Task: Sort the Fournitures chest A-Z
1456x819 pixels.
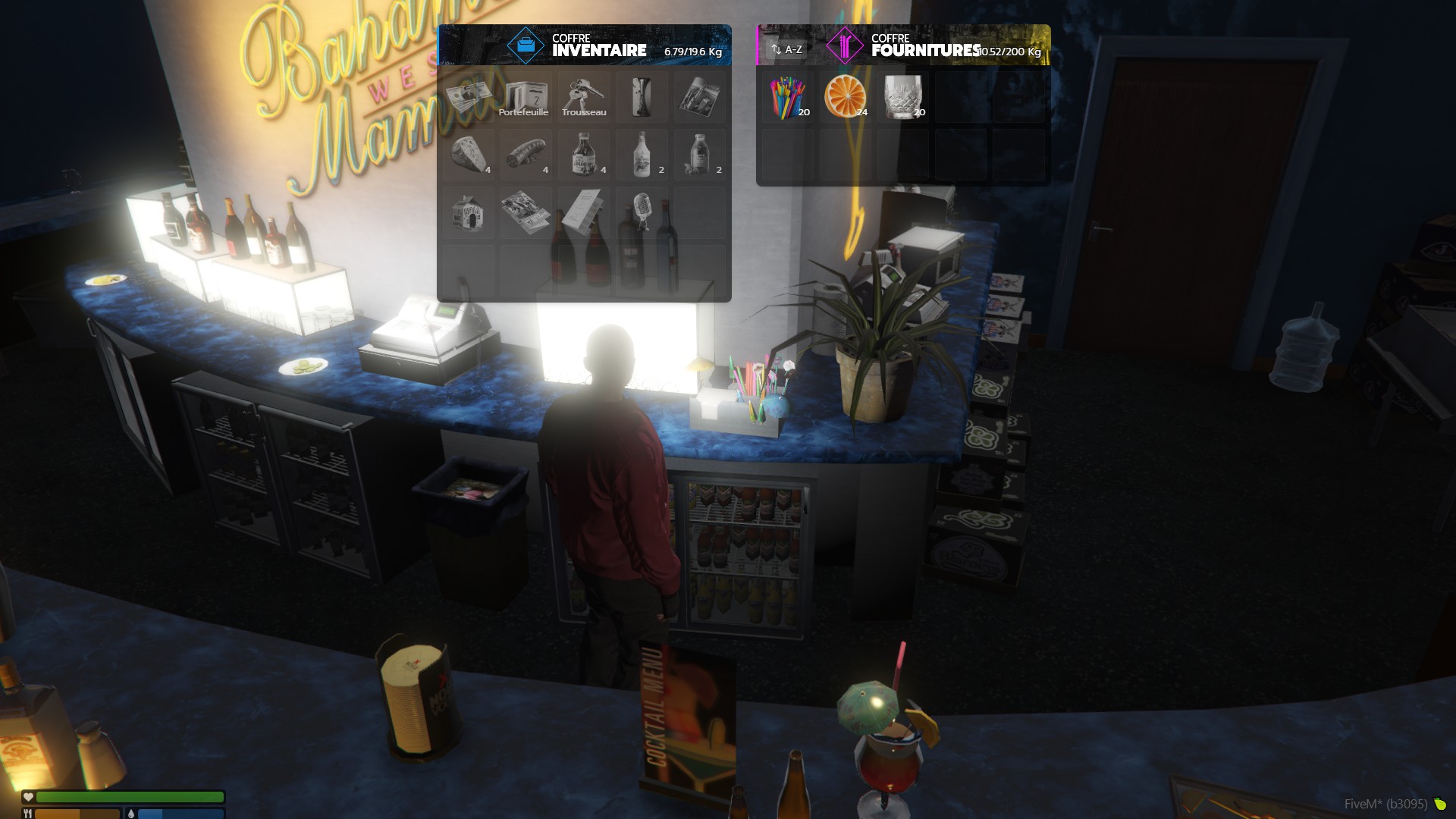Action: [x=787, y=49]
